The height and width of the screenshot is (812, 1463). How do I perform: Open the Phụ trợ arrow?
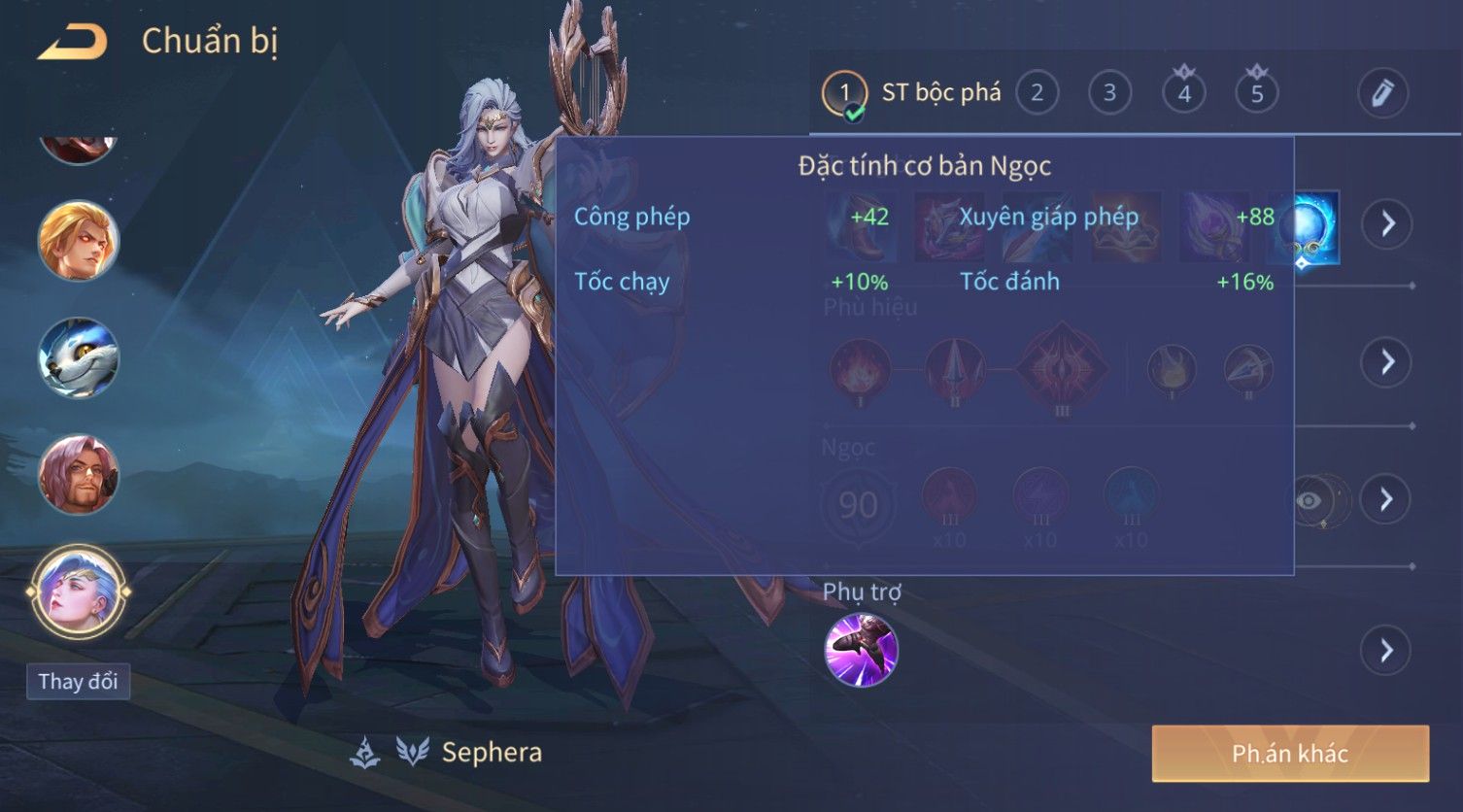[1386, 650]
